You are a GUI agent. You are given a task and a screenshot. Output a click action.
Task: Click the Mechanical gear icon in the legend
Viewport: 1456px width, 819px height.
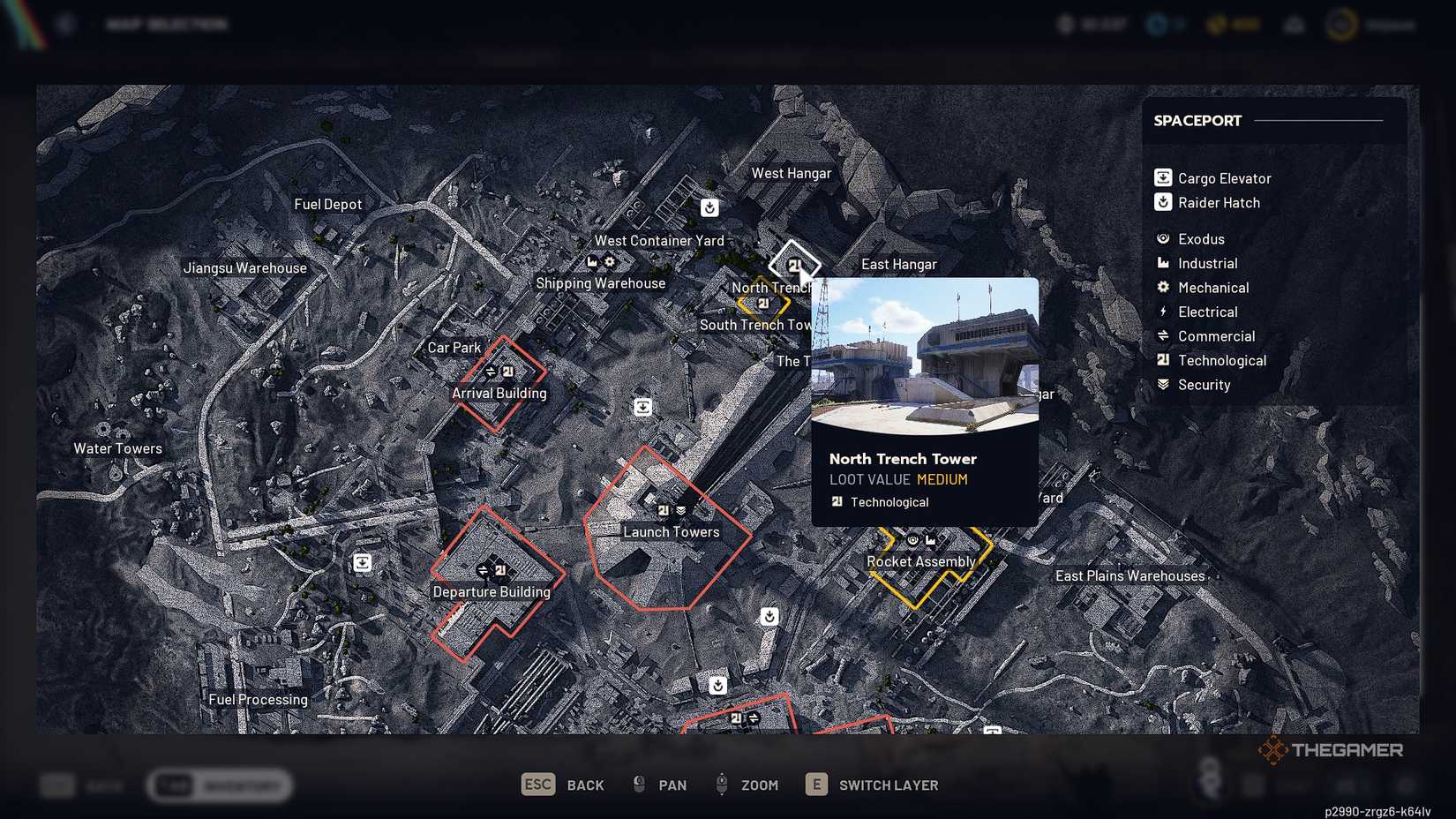pyautogui.click(x=1163, y=287)
